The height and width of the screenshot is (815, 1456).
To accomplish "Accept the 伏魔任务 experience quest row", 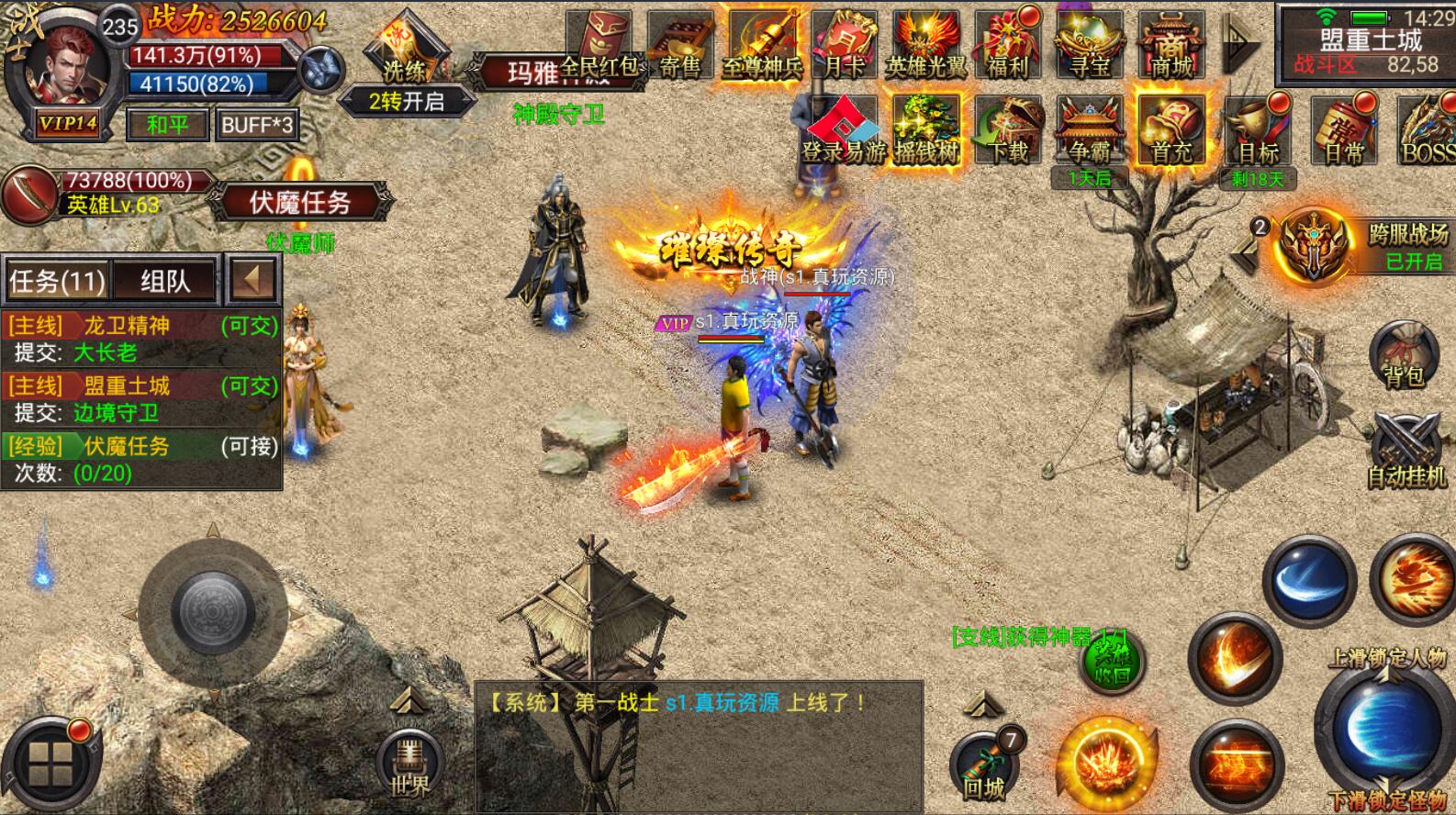I will [141, 459].
